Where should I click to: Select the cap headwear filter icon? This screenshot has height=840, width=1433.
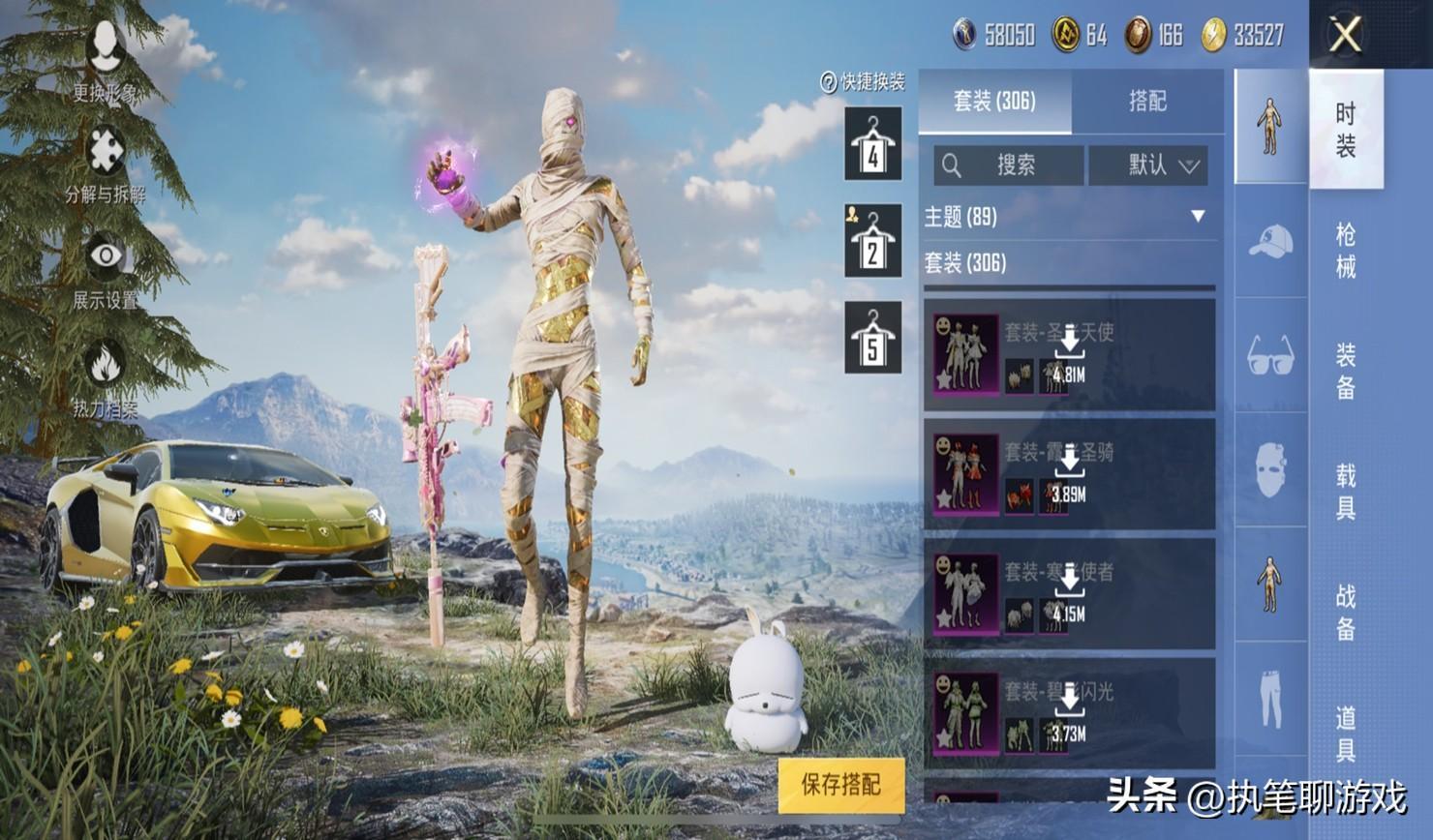click(x=1270, y=241)
